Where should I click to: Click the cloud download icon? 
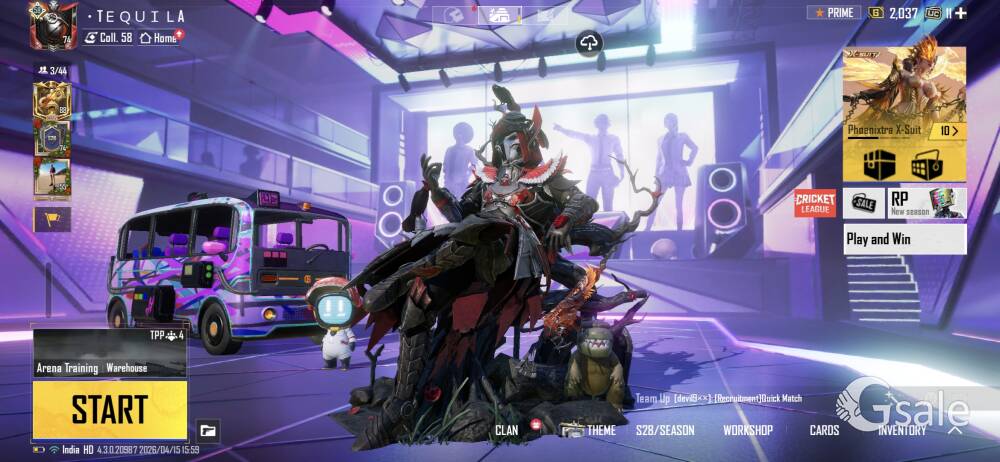(x=588, y=42)
